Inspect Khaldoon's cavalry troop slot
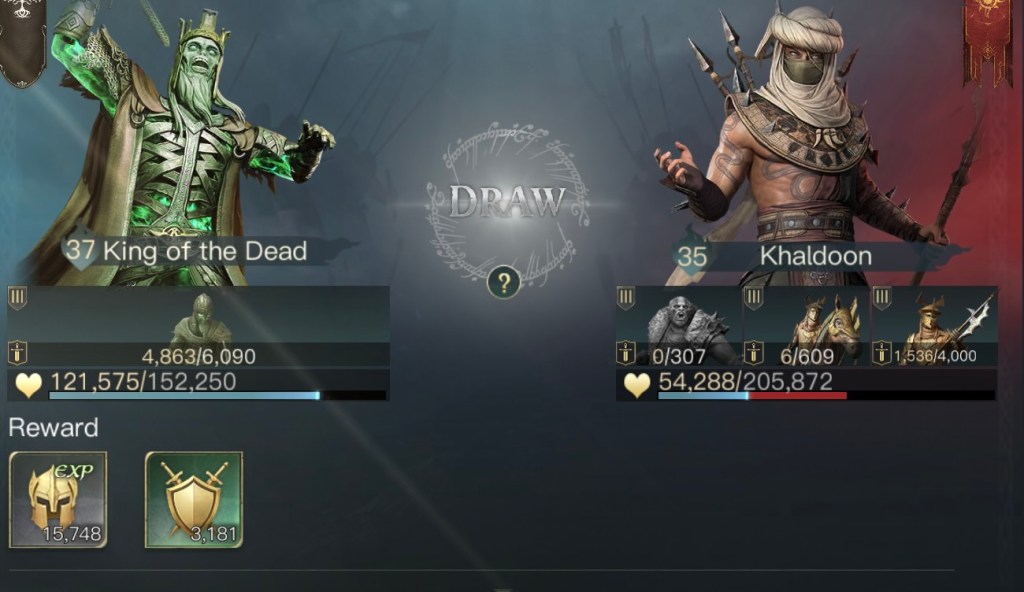 coord(806,326)
